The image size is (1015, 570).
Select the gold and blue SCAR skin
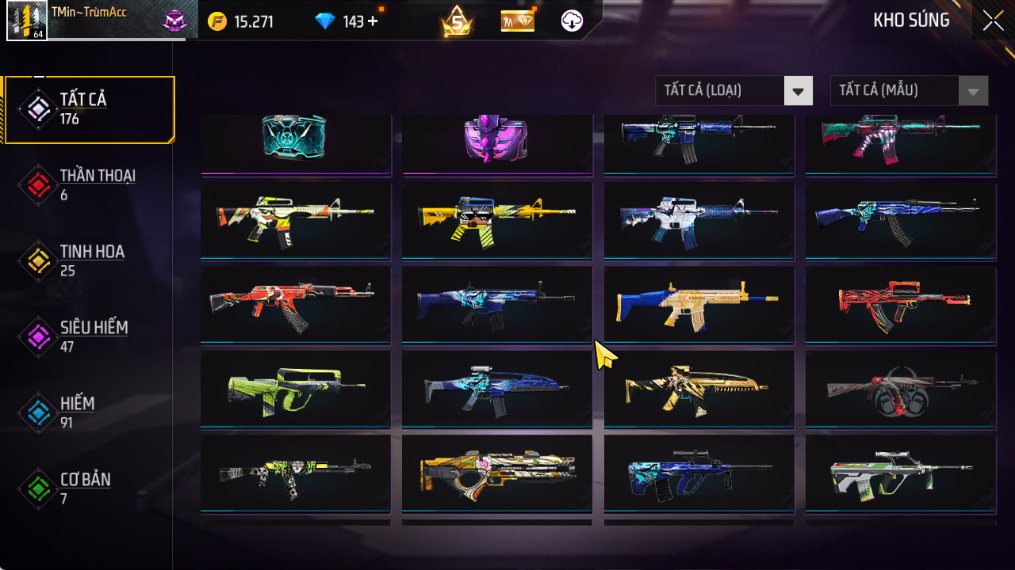pyautogui.click(x=698, y=301)
